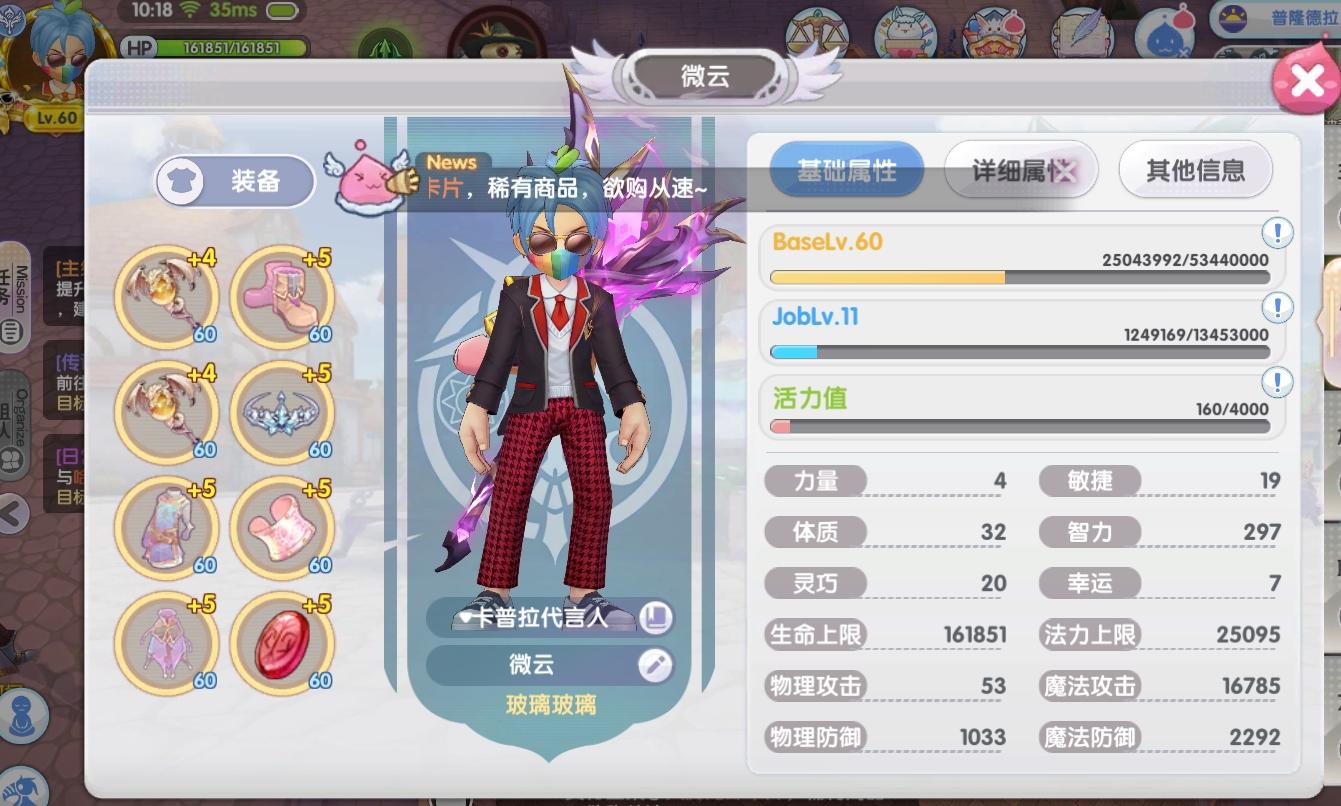Select the +4 staff weapon icon

coord(166,297)
